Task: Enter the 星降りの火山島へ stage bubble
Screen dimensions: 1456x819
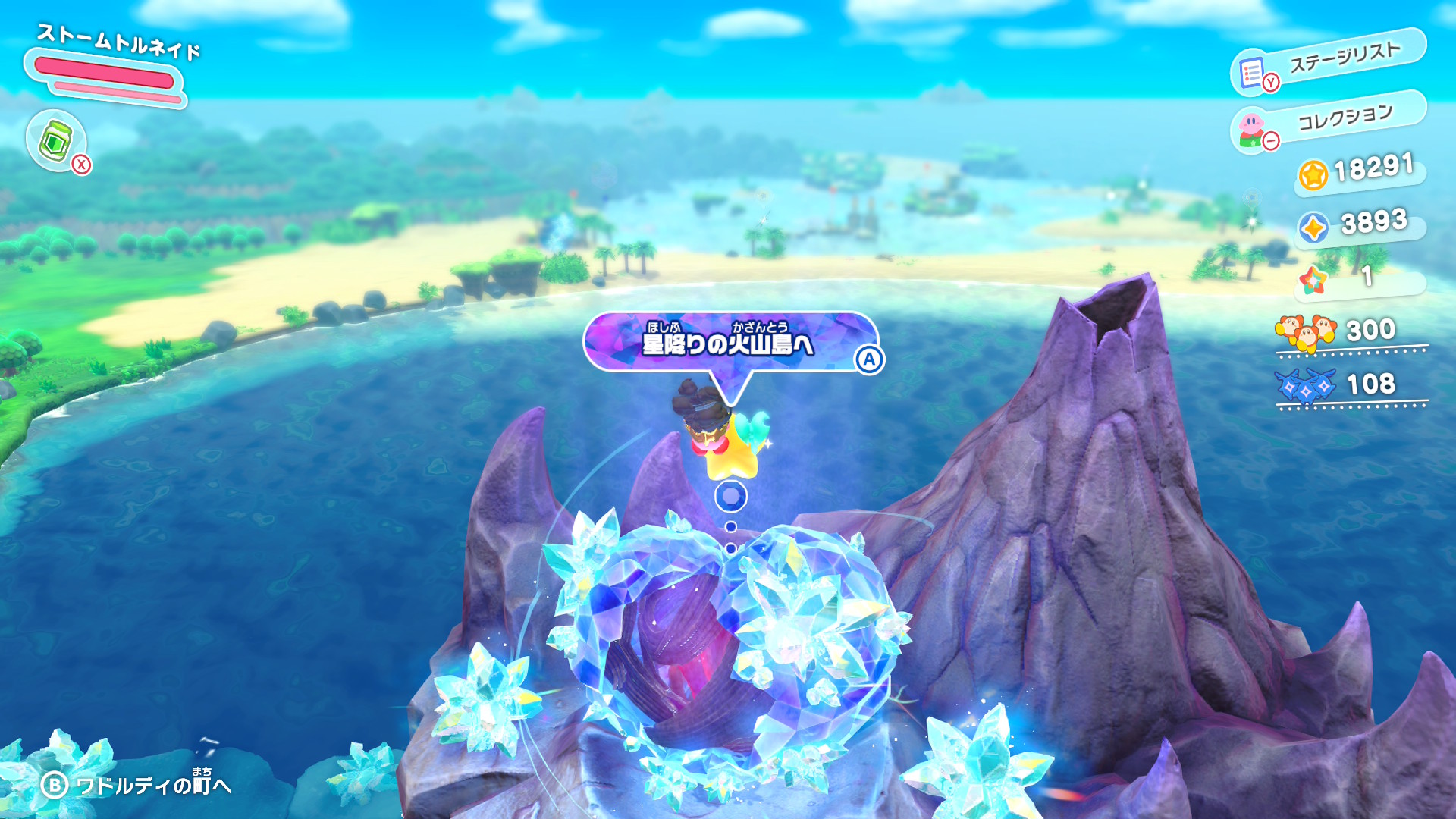Action: click(x=730, y=344)
